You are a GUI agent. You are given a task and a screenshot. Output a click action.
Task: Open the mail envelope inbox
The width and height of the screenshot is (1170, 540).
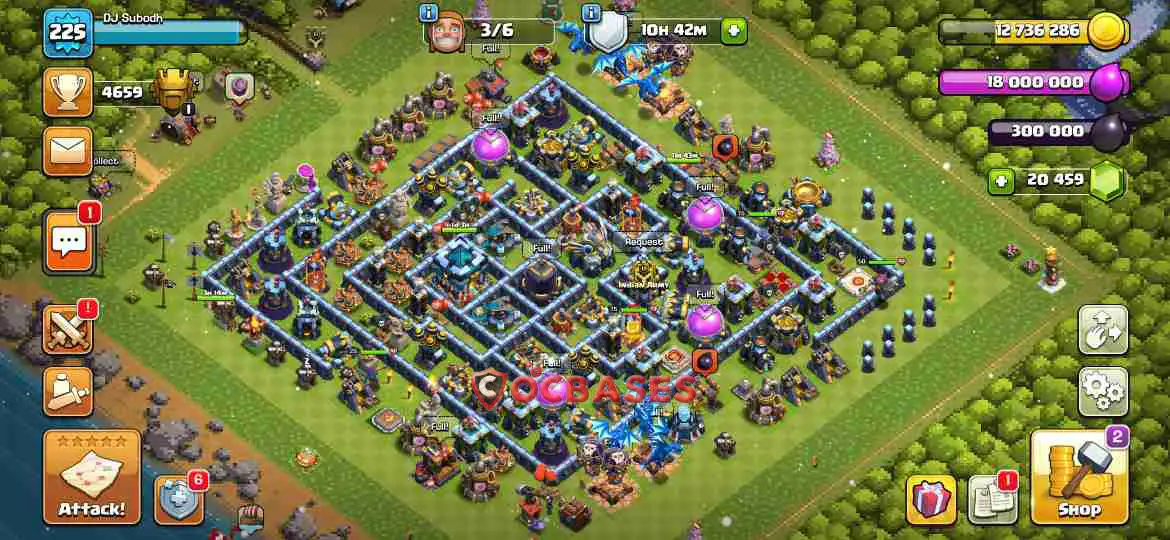tap(68, 151)
